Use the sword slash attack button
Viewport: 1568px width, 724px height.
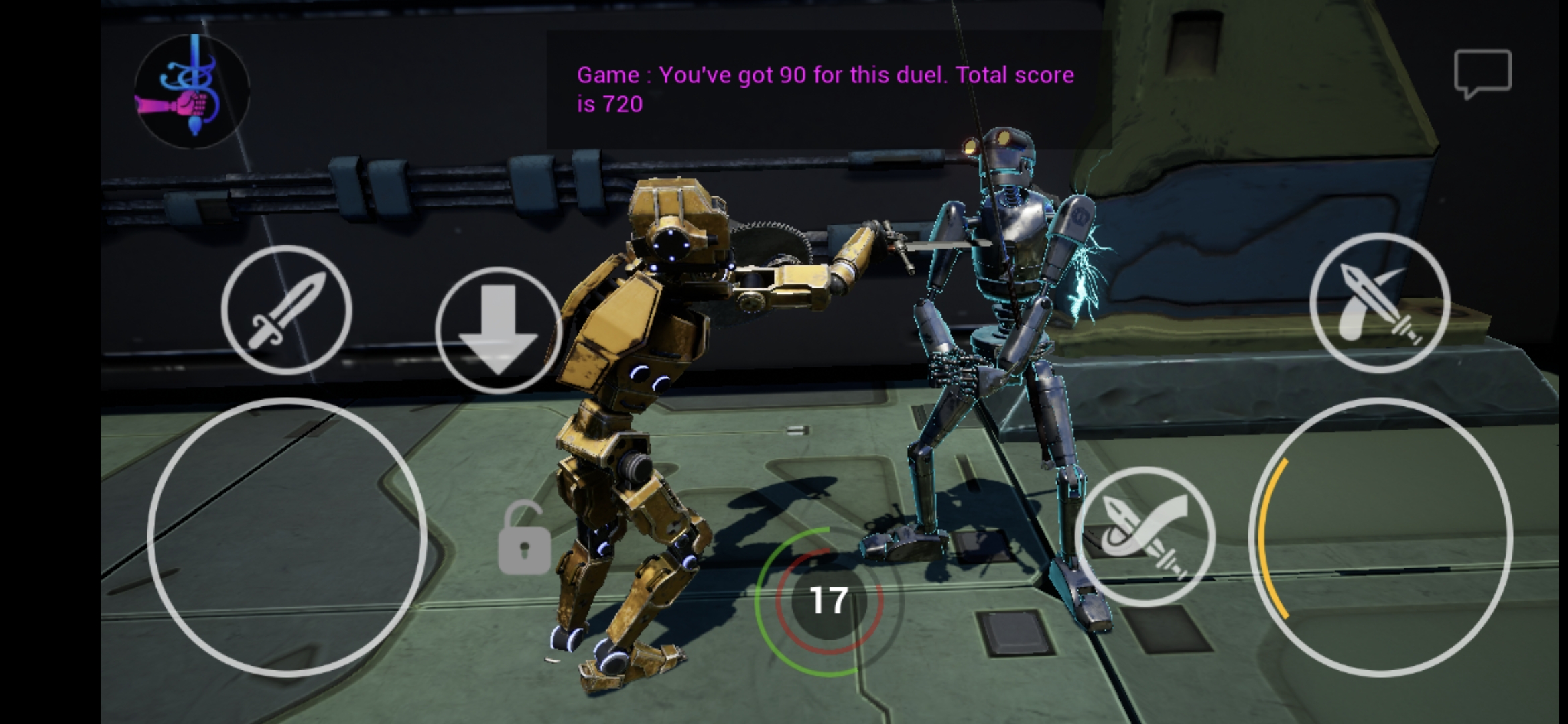coord(1379,303)
